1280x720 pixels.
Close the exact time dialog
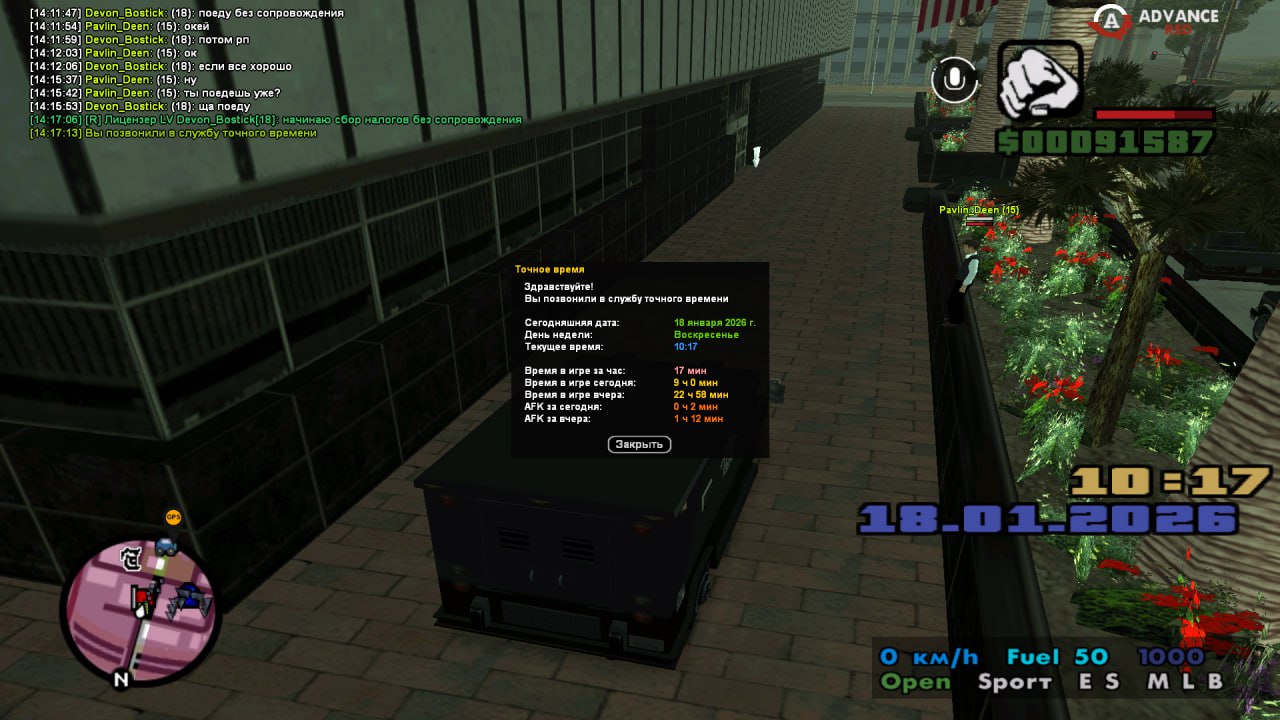click(639, 444)
